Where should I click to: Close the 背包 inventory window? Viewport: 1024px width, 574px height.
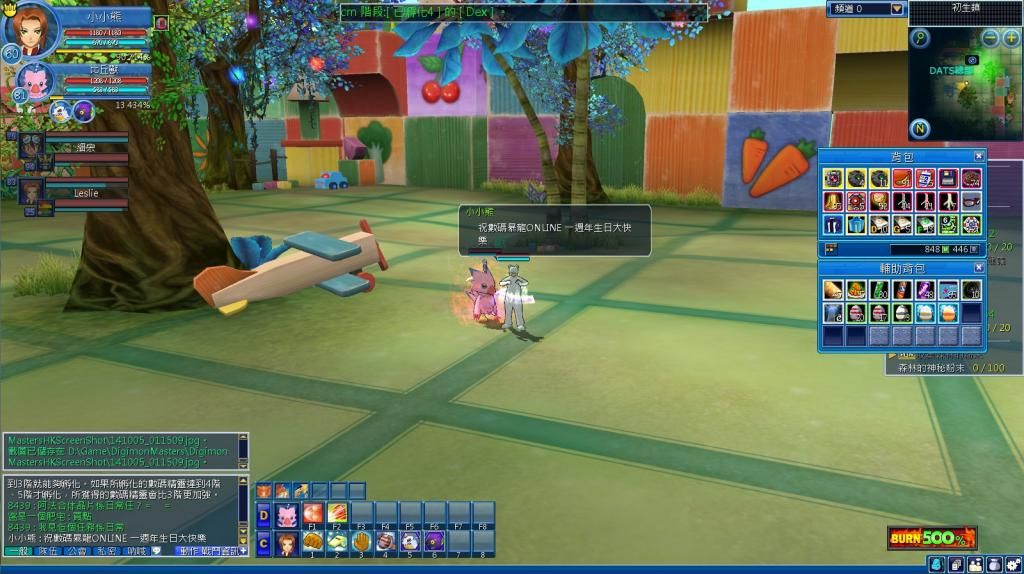pos(979,157)
